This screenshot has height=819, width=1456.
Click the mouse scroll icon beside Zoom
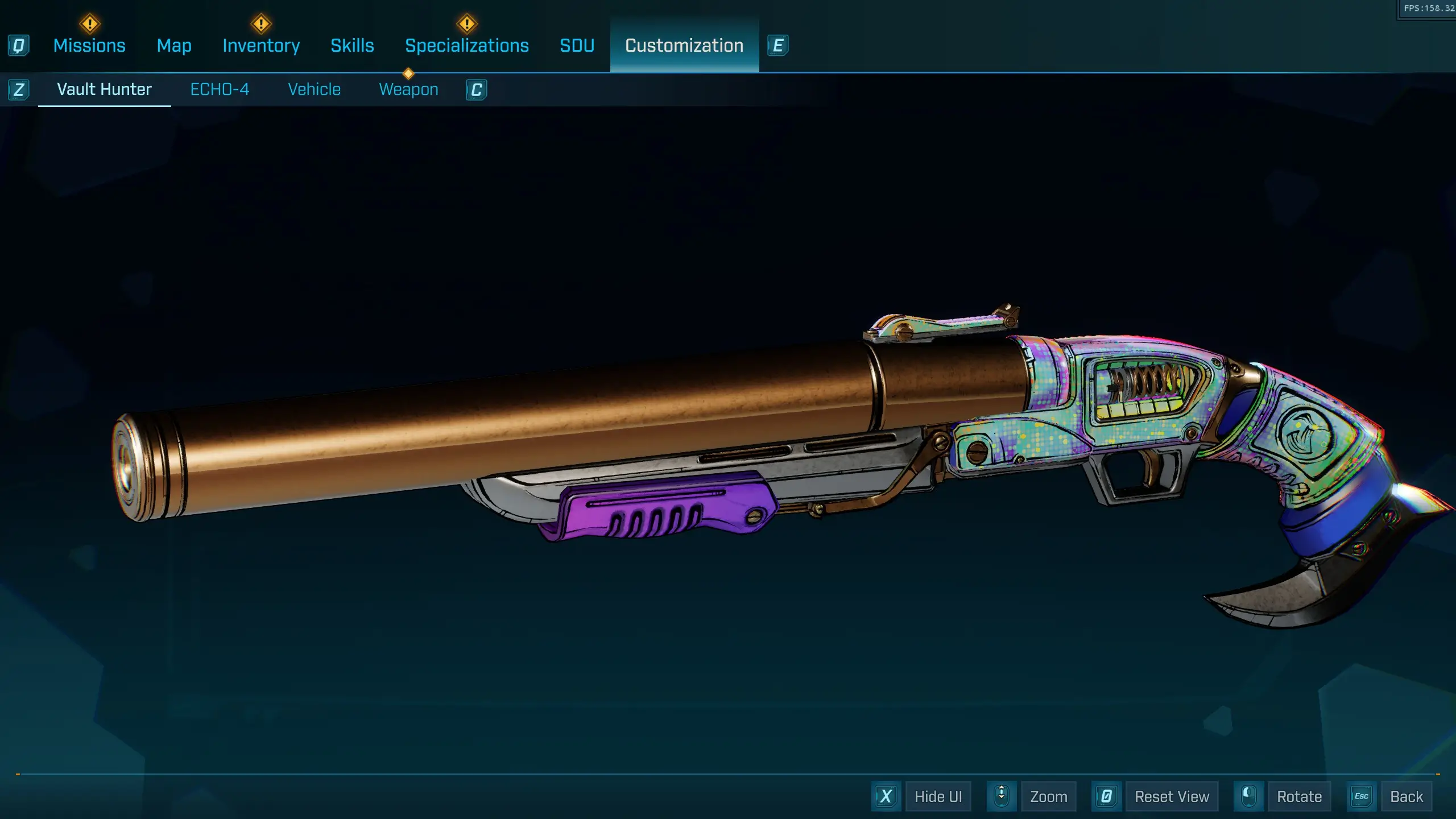1002,796
